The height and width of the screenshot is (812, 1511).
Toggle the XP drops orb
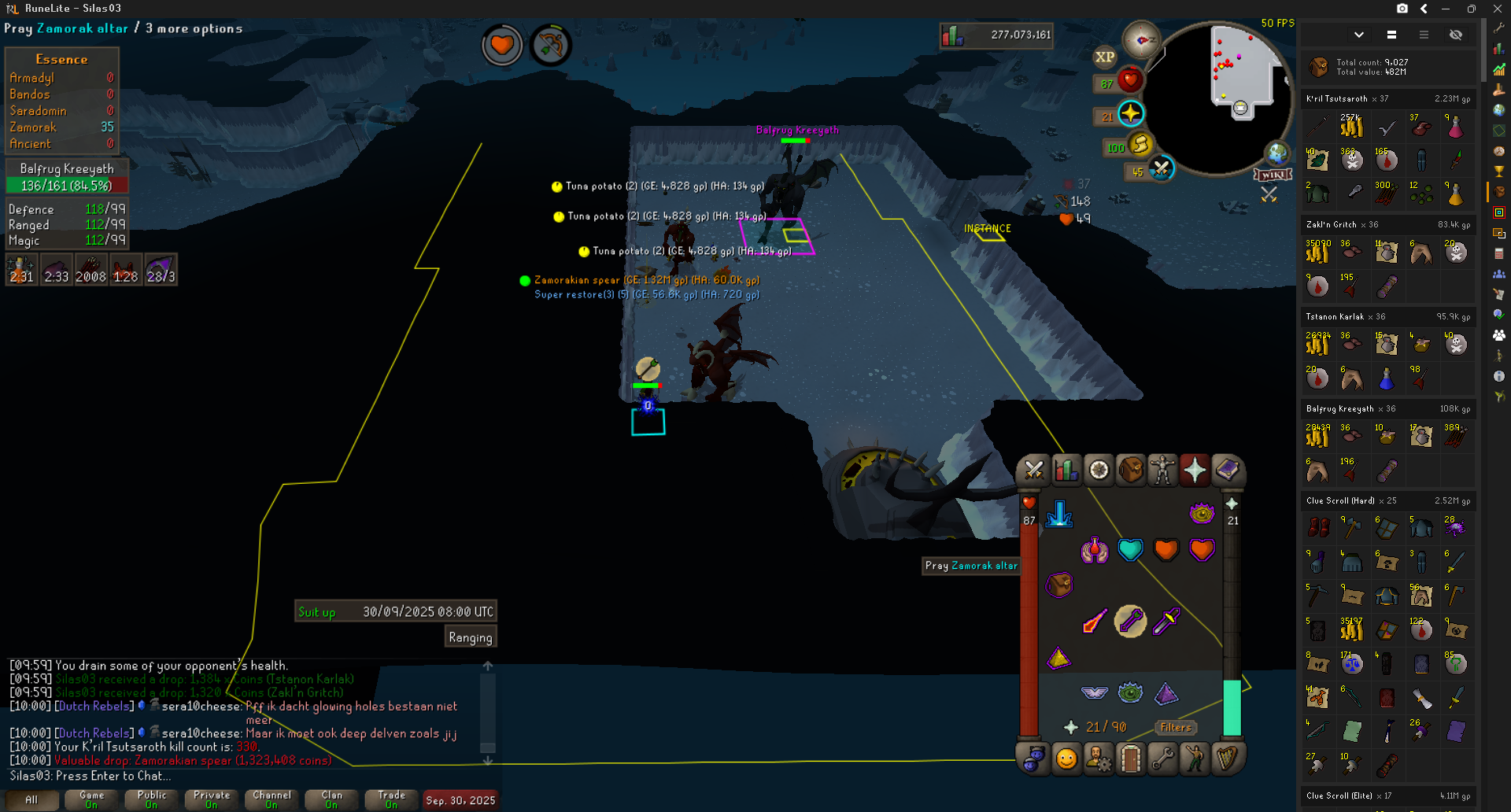click(x=1105, y=57)
